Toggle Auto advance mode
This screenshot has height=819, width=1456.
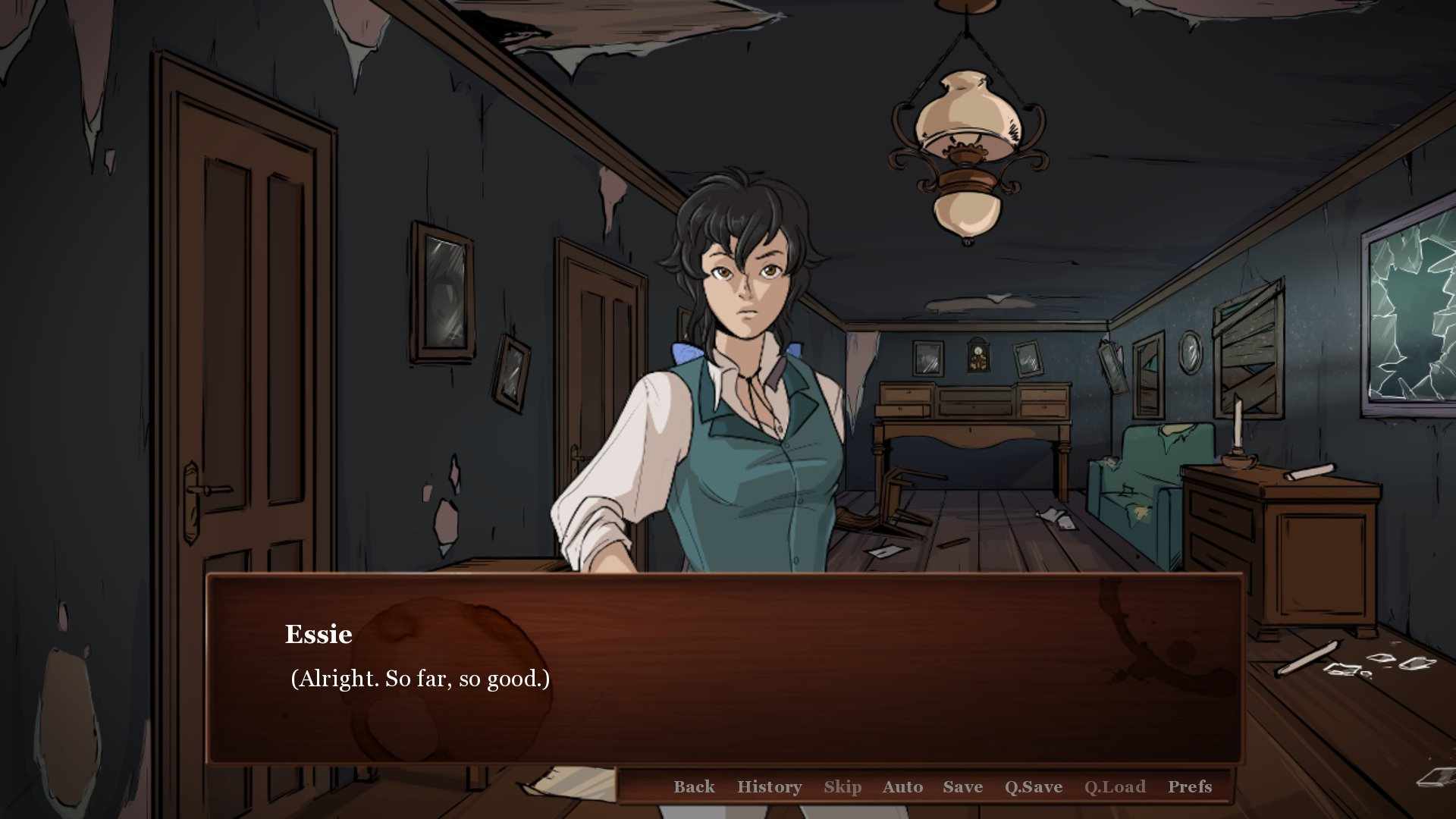902,786
